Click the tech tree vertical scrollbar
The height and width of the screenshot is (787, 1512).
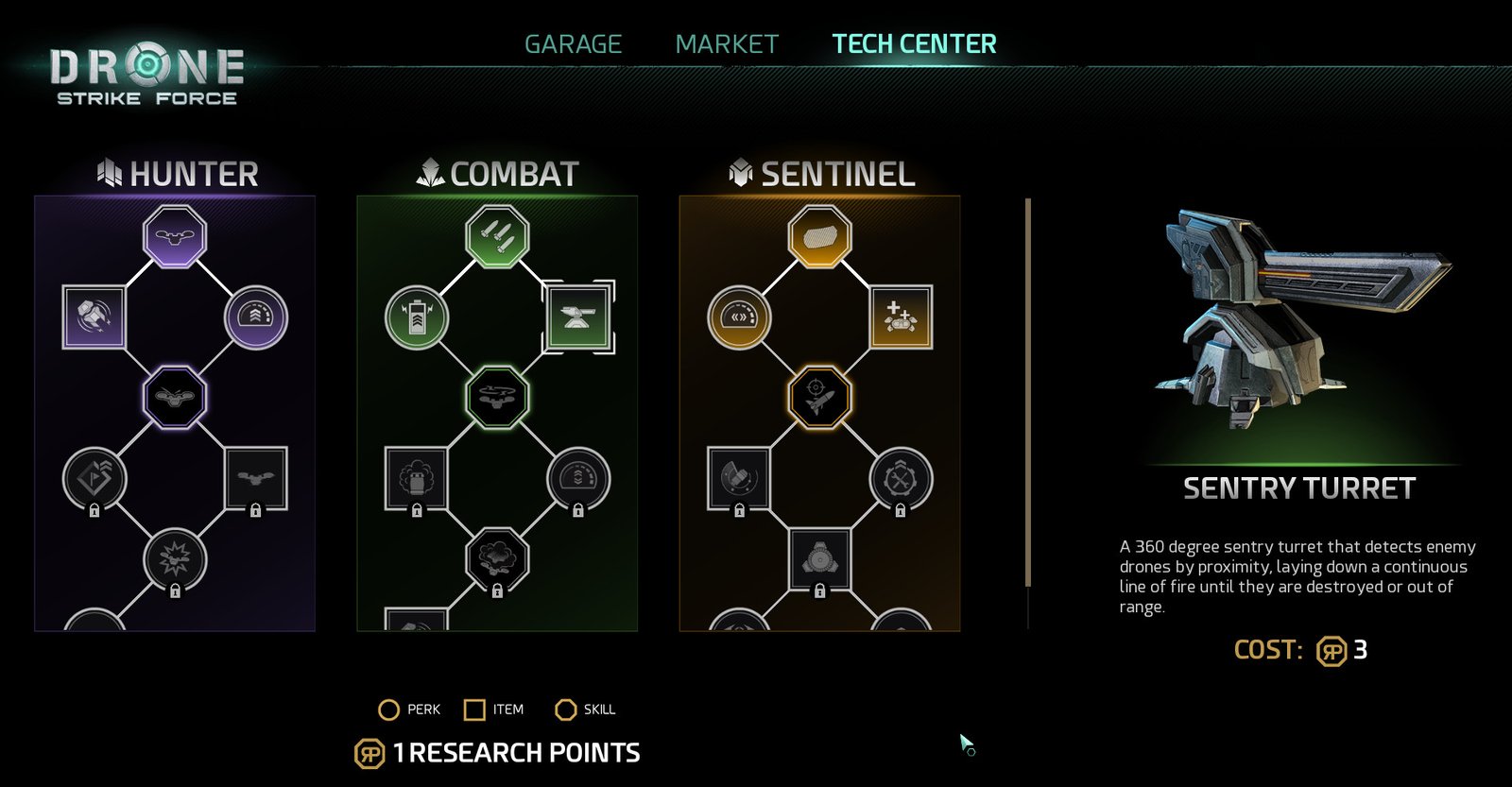pyautogui.click(x=1028, y=392)
